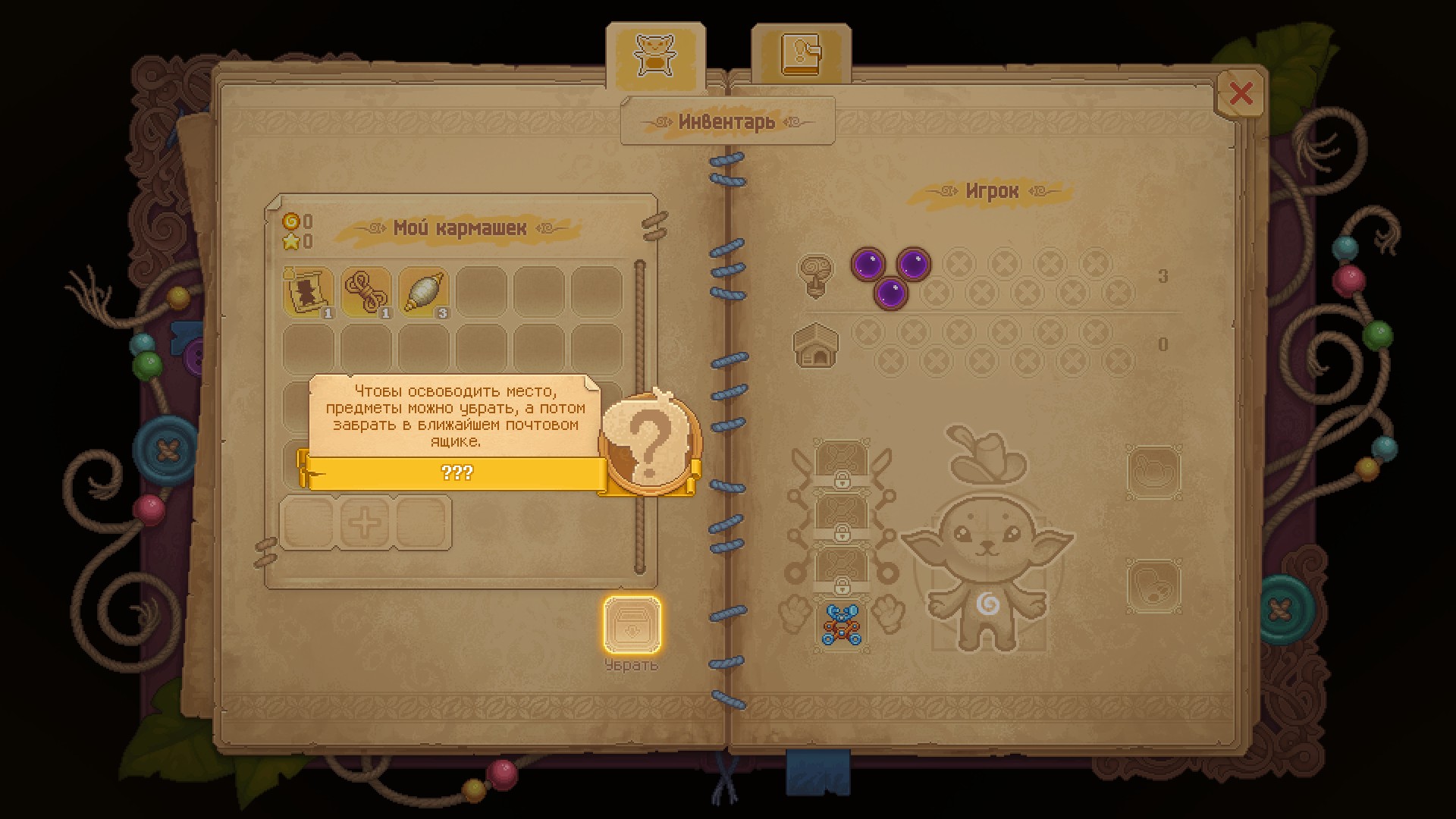Image resolution: width=1456 pixels, height=819 pixels.
Task: Close the inventory book
Action: point(1241,93)
